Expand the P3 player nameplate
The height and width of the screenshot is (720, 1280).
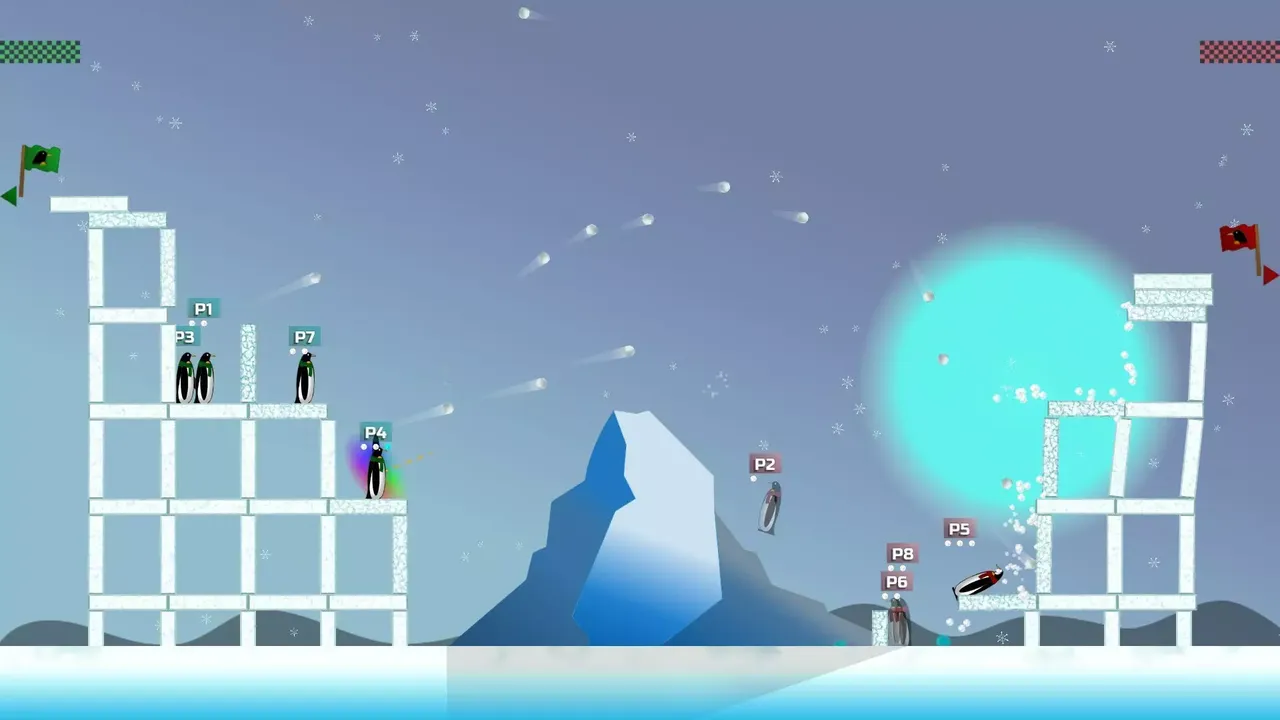pos(184,337)
